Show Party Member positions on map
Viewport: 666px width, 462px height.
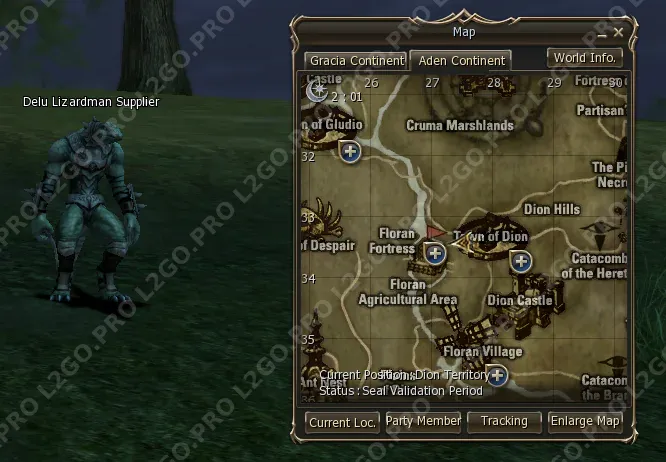click(423, 422)
